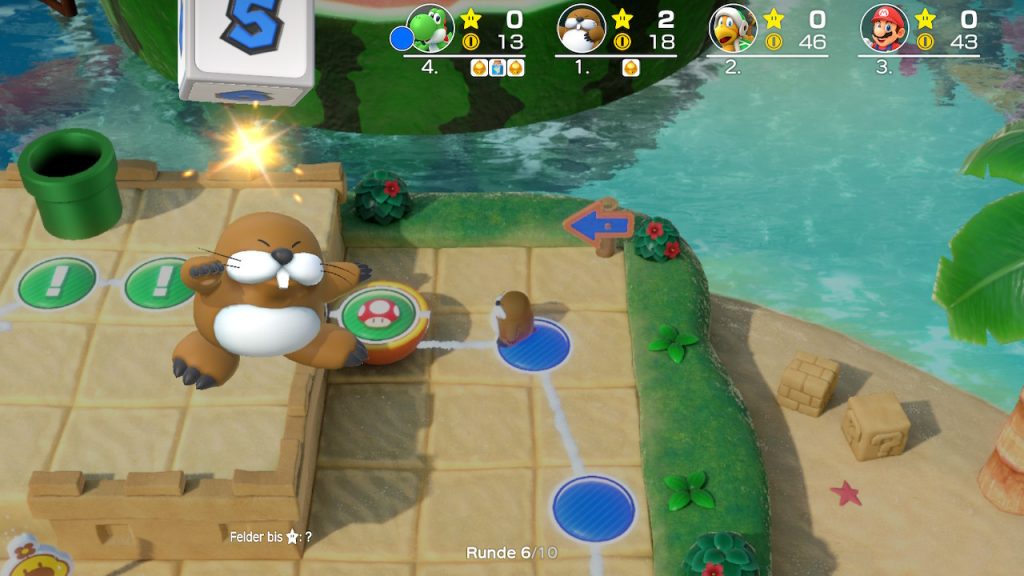Choose the golden bell item under Monty Mole
Screen dimensions: 1024x576
632,68
